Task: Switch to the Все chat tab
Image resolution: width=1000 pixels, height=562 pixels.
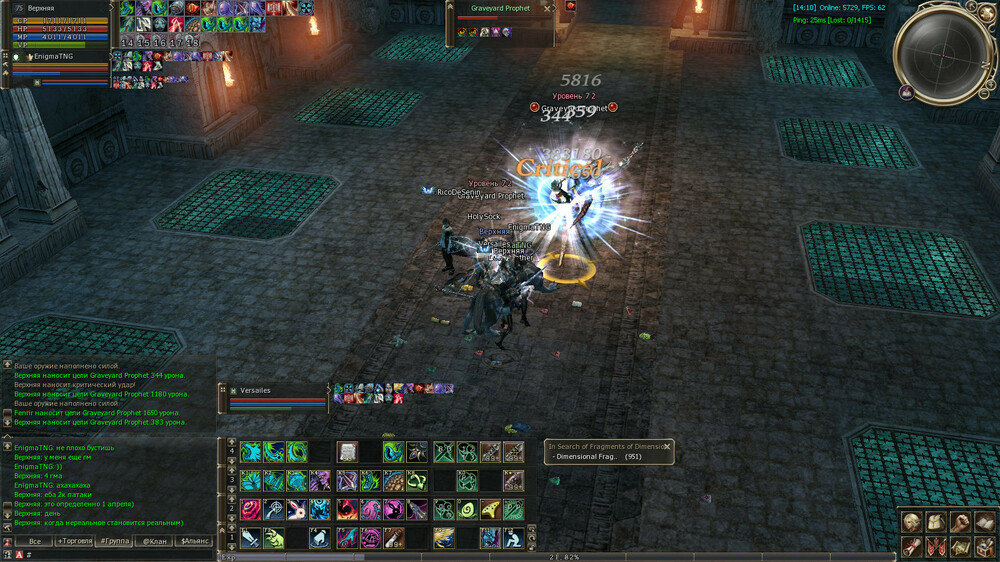Action: 34,541
